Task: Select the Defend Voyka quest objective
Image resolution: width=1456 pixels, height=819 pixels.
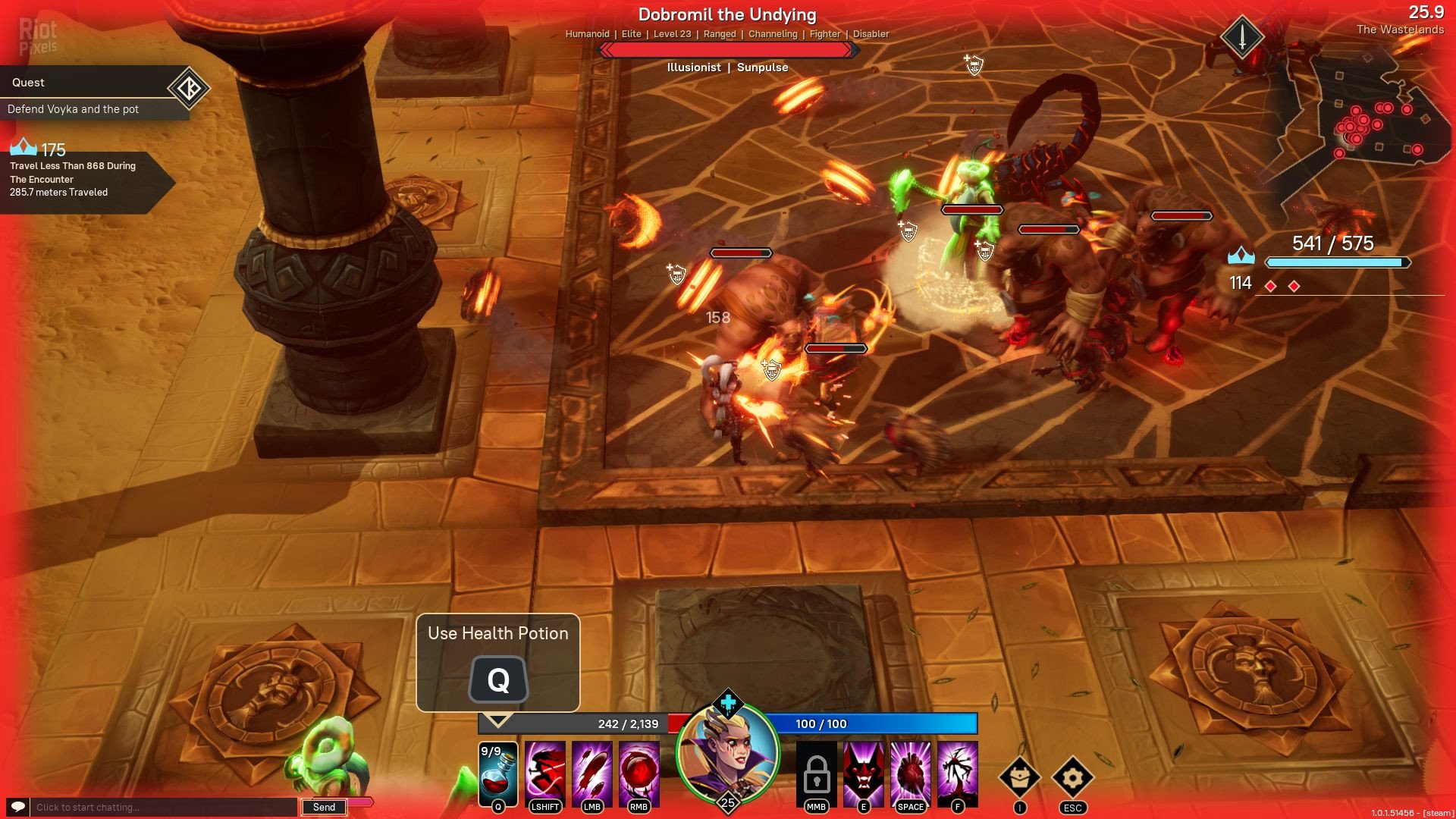Action: click(x=74, y=109)
